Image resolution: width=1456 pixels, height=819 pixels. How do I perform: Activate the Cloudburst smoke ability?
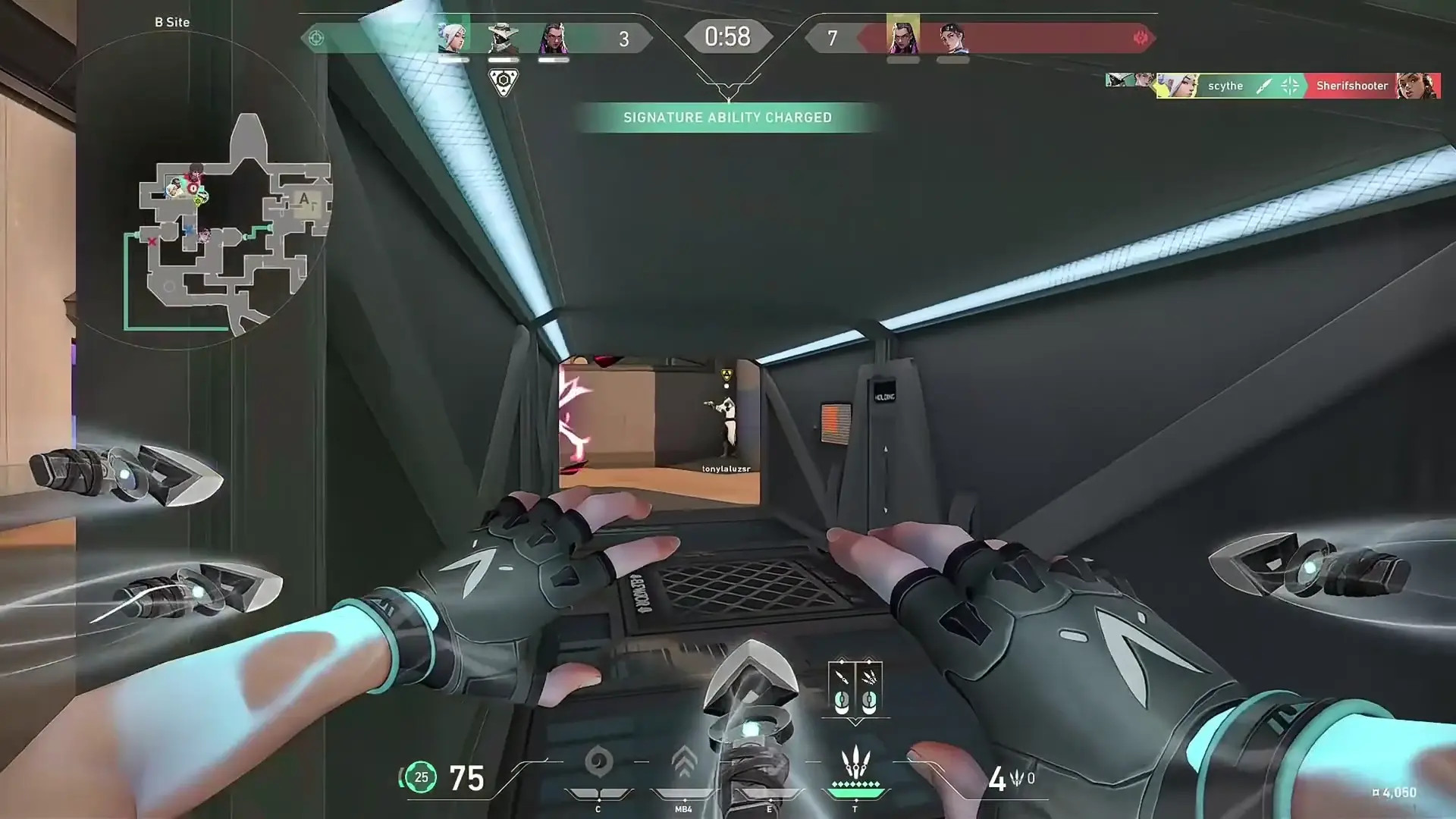598,762
